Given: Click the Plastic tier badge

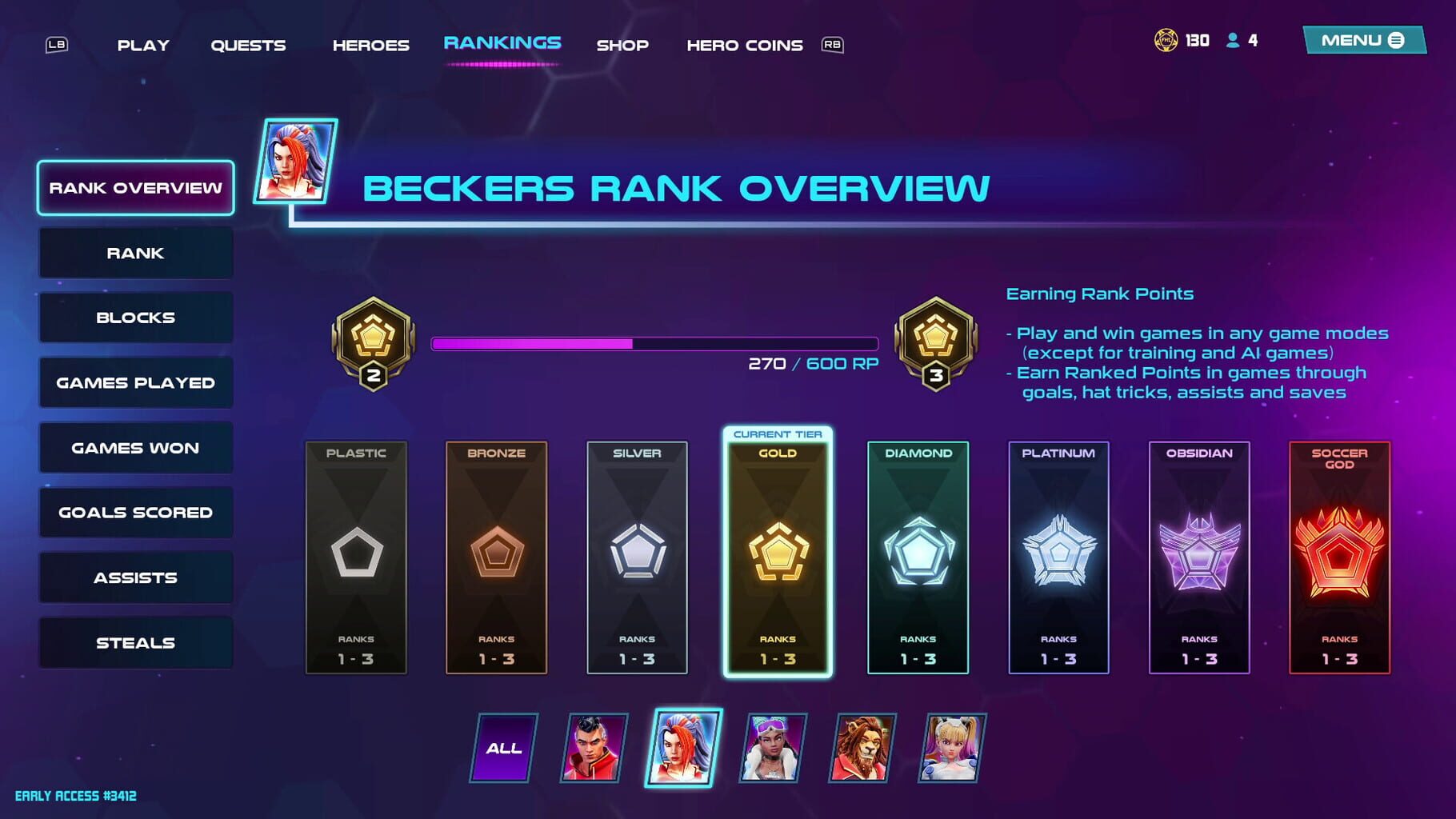Looking at the screenshot, I should tap(357, 552).
